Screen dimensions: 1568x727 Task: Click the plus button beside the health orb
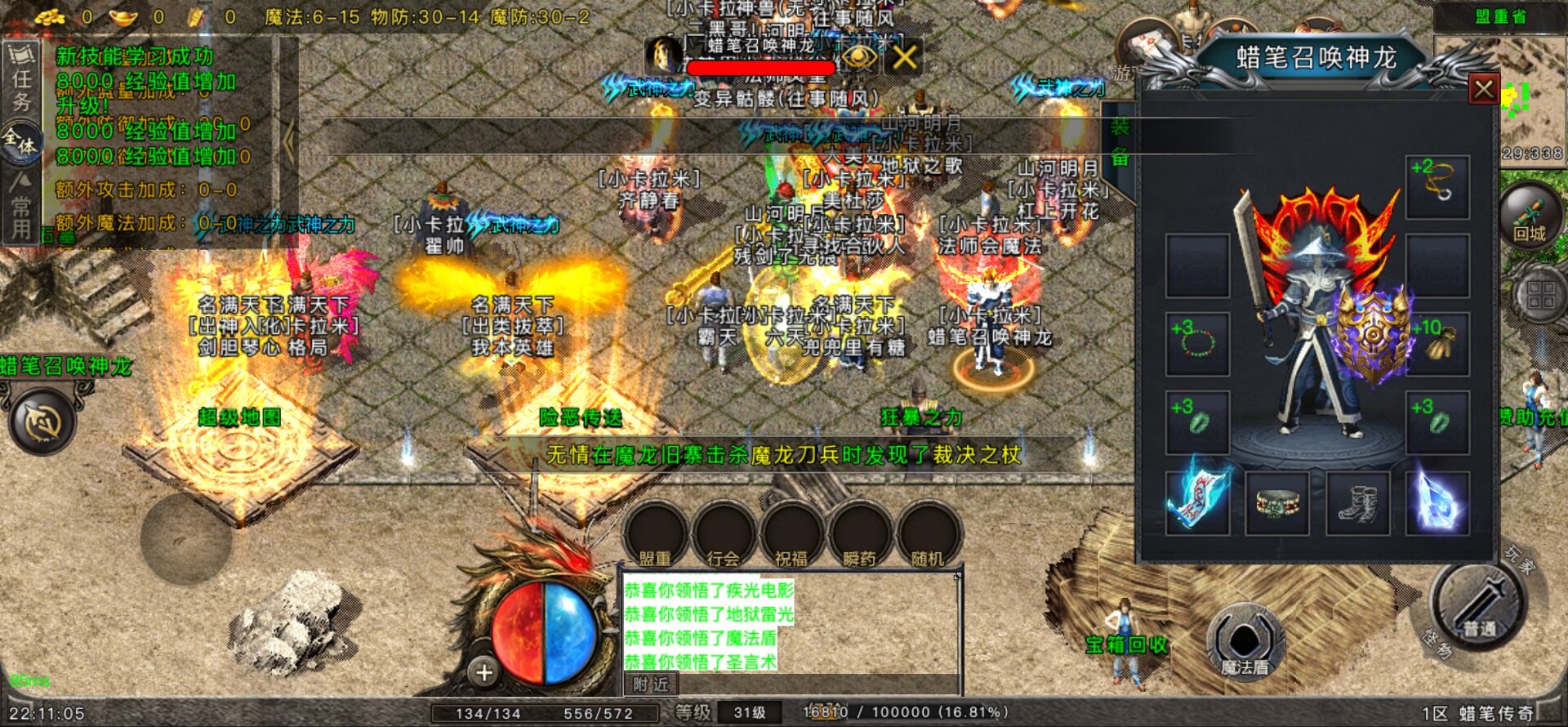[x=484, y=672]
